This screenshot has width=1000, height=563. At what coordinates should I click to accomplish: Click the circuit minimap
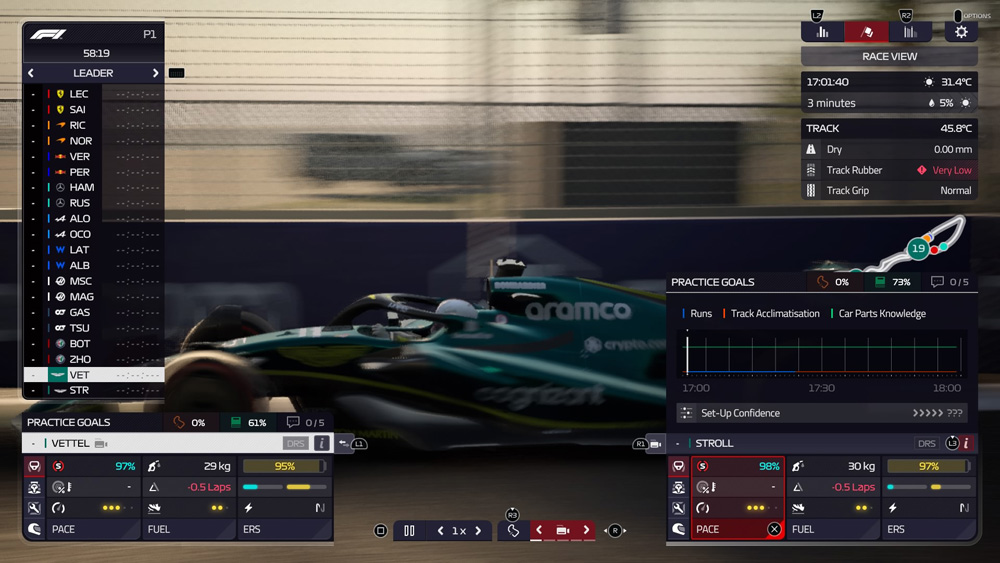click(x=920, y=245)
